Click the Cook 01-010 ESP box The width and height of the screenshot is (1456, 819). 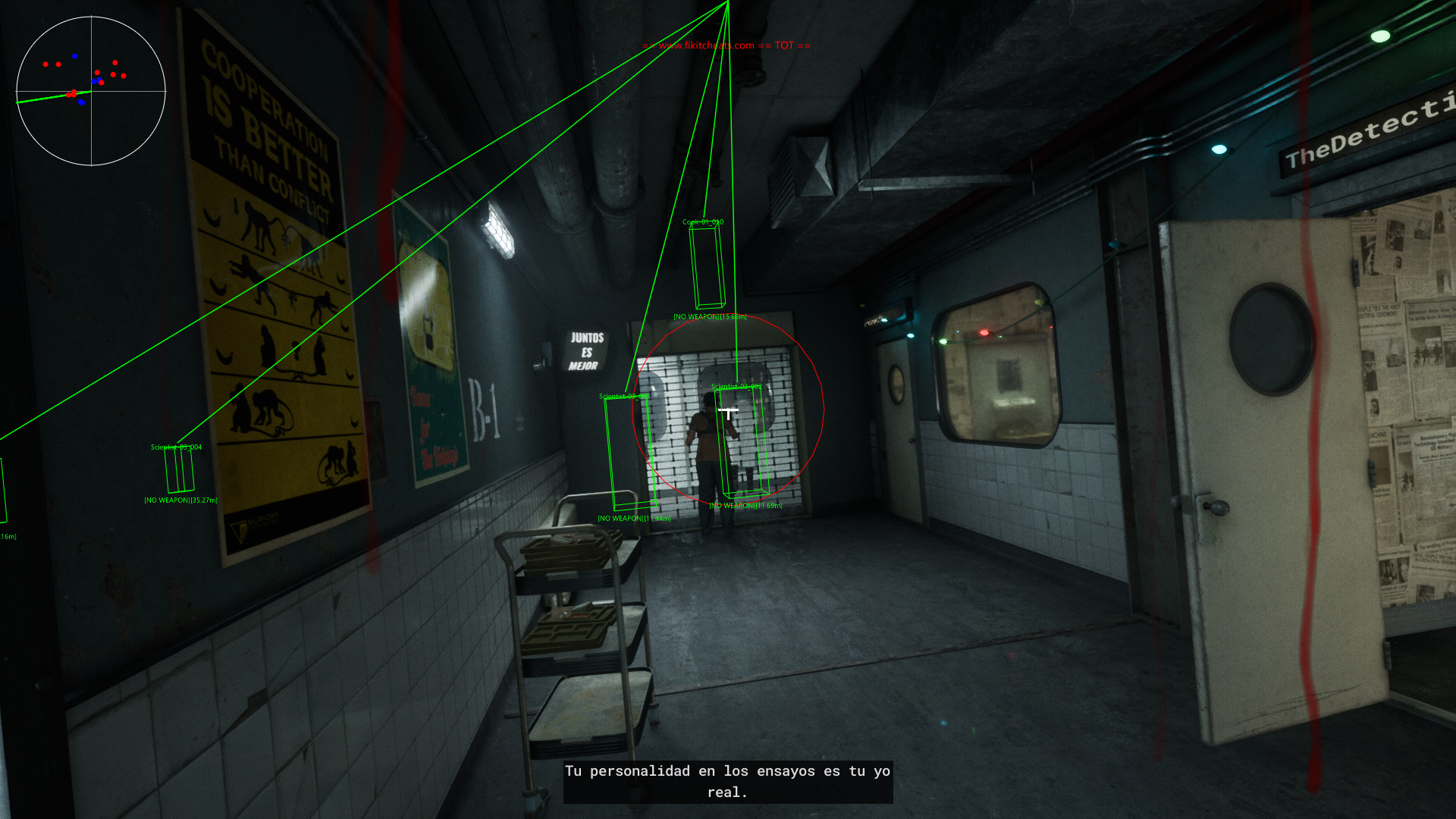click(707, 265)
